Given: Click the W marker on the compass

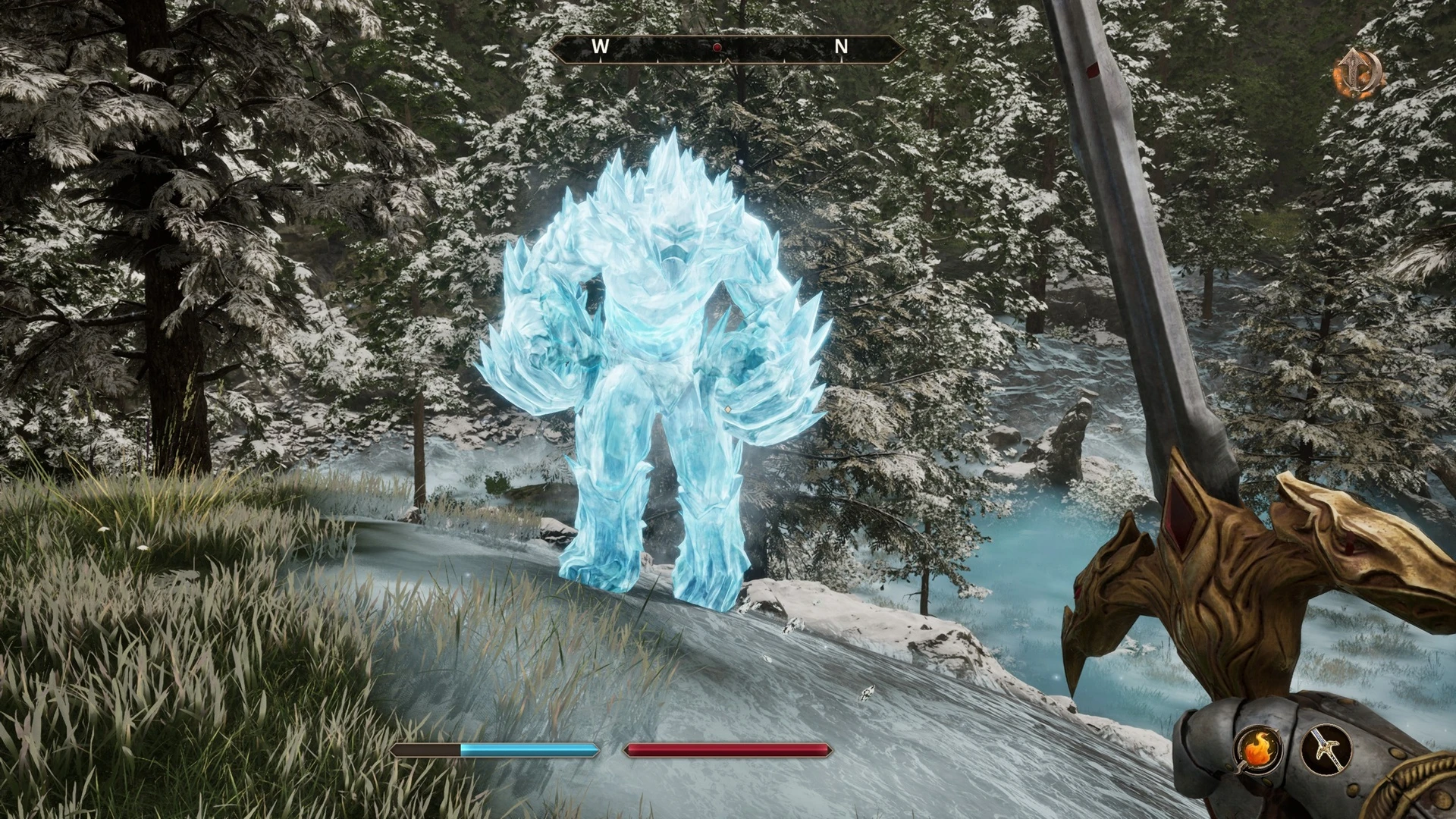Looking at the screenshot, I should (601, 47).
